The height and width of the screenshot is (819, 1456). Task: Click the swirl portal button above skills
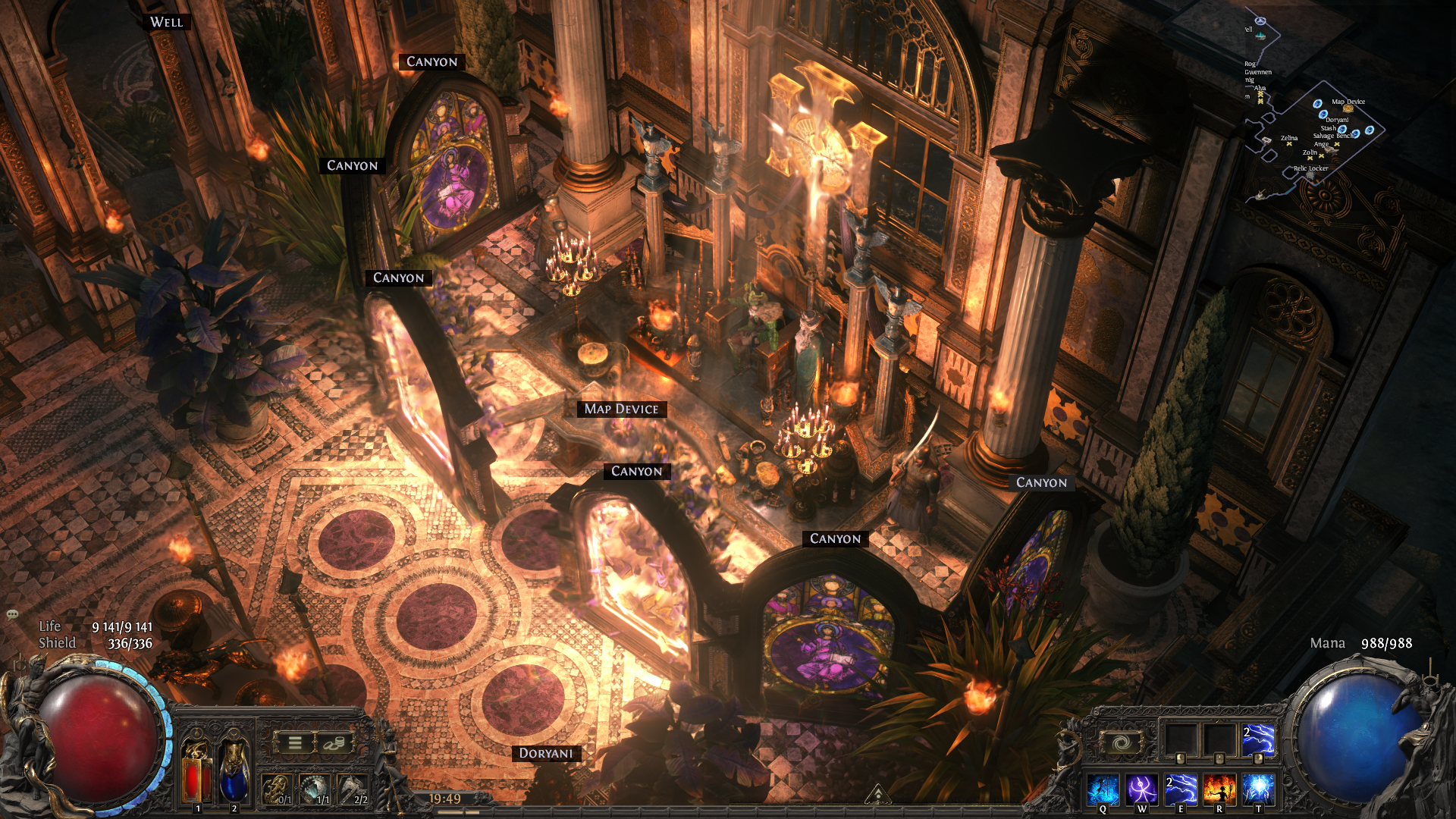click(1122, 742)
